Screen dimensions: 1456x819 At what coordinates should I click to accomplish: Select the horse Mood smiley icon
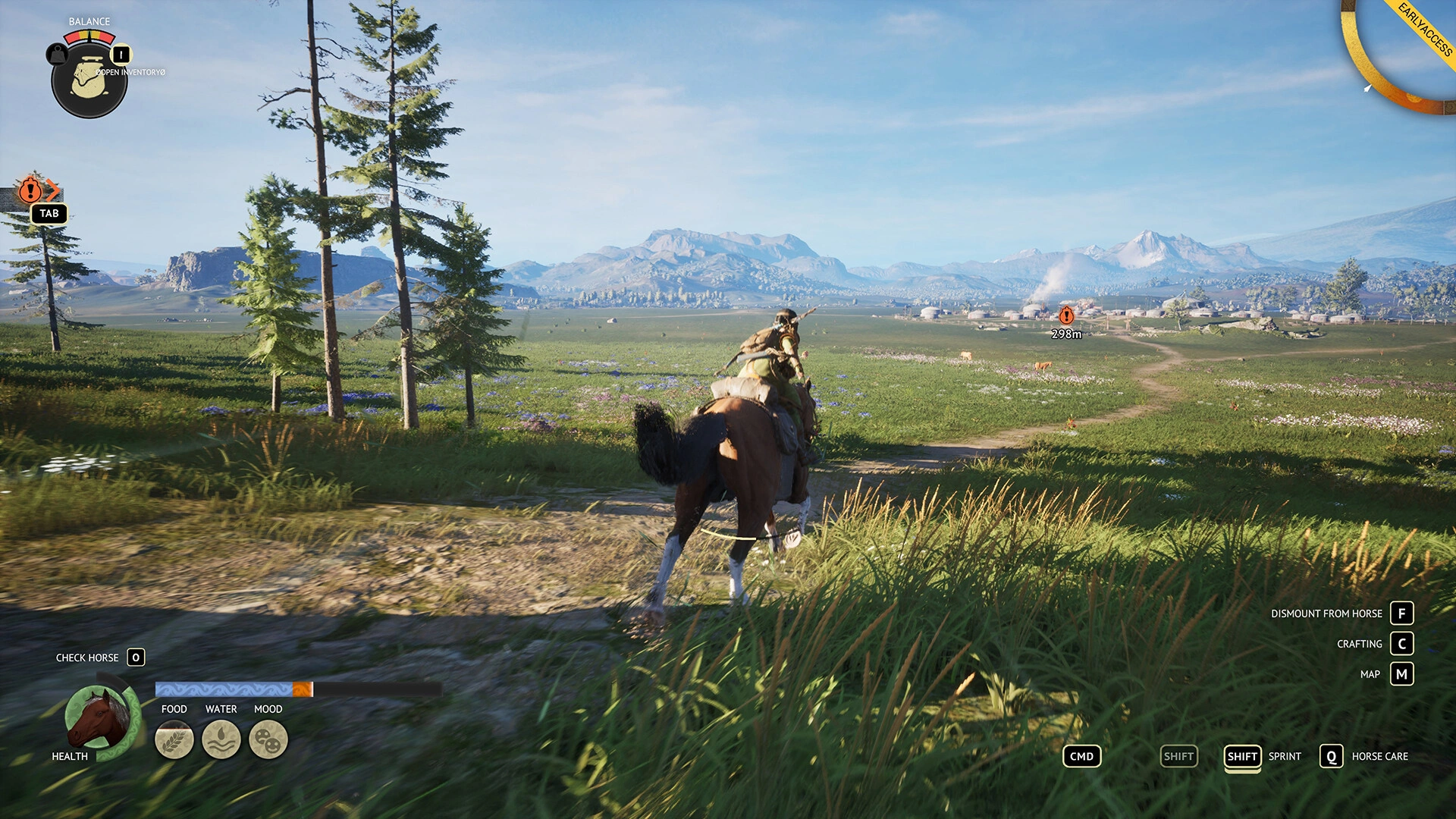pyautogui.click(x=268, y=739)
